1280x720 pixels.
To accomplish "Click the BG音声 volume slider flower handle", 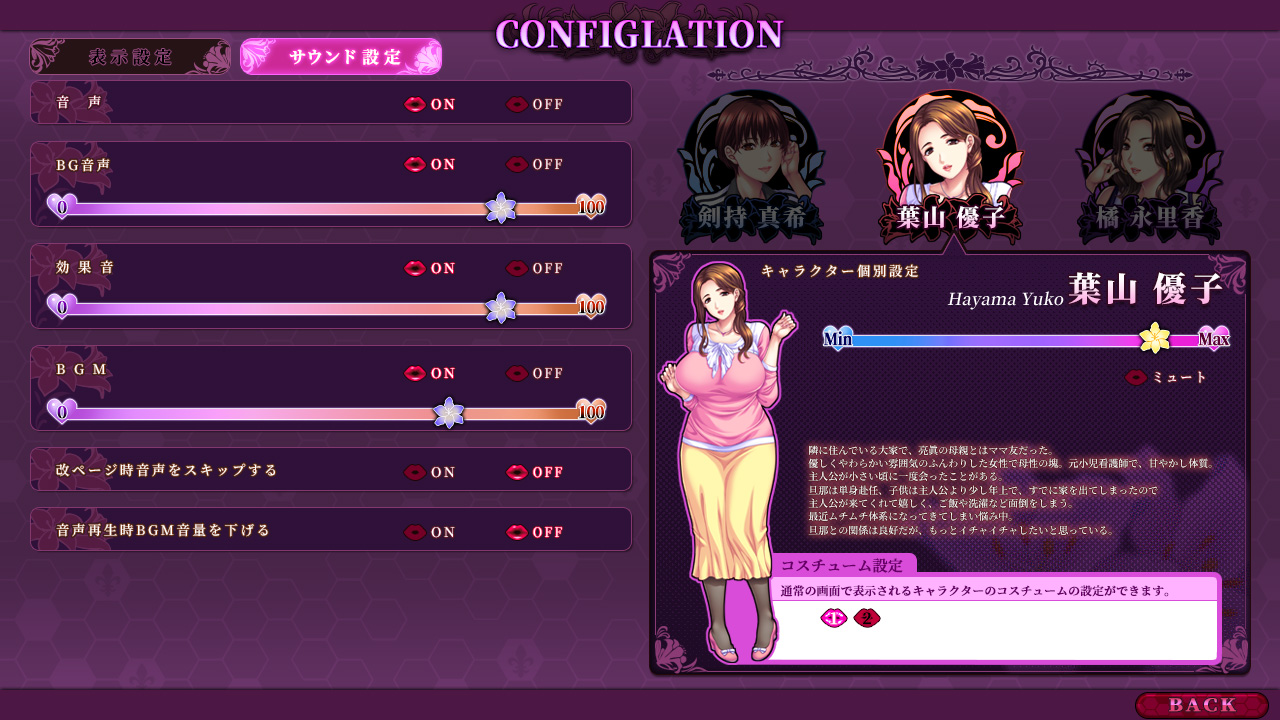I will coord(500,208).
